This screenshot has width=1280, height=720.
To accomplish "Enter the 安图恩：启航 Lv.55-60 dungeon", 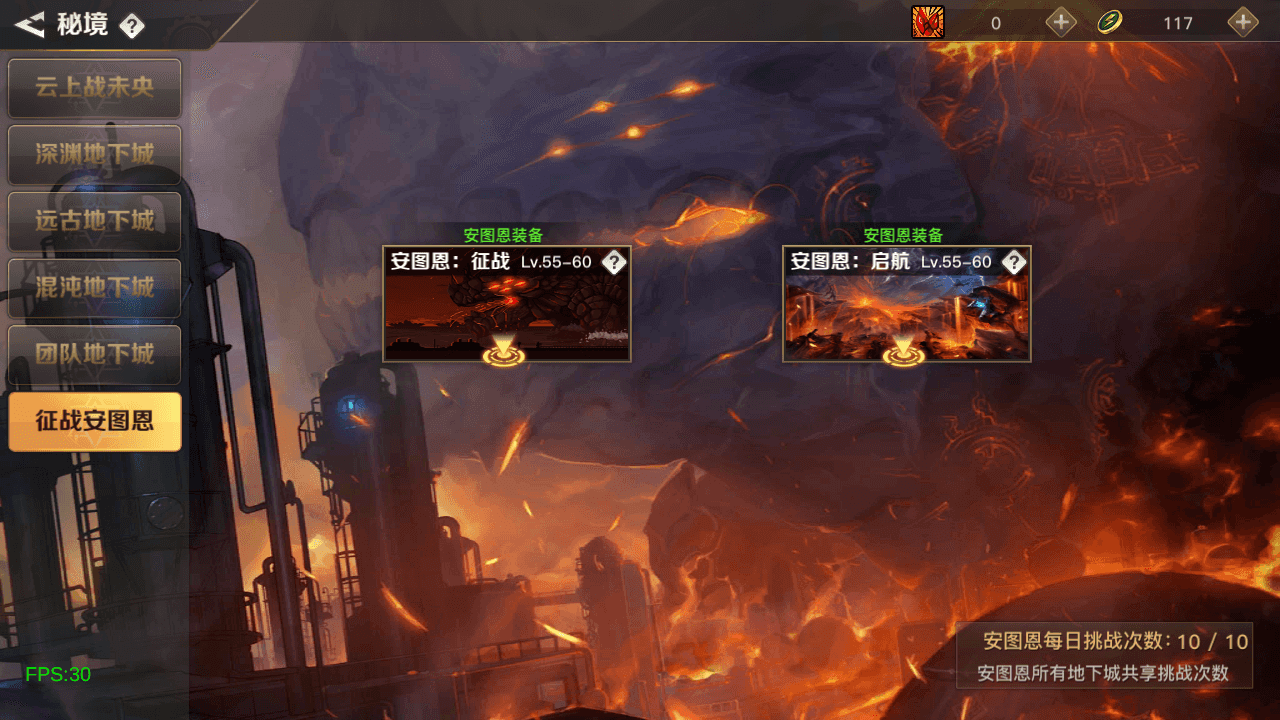I will pos(906,305).
